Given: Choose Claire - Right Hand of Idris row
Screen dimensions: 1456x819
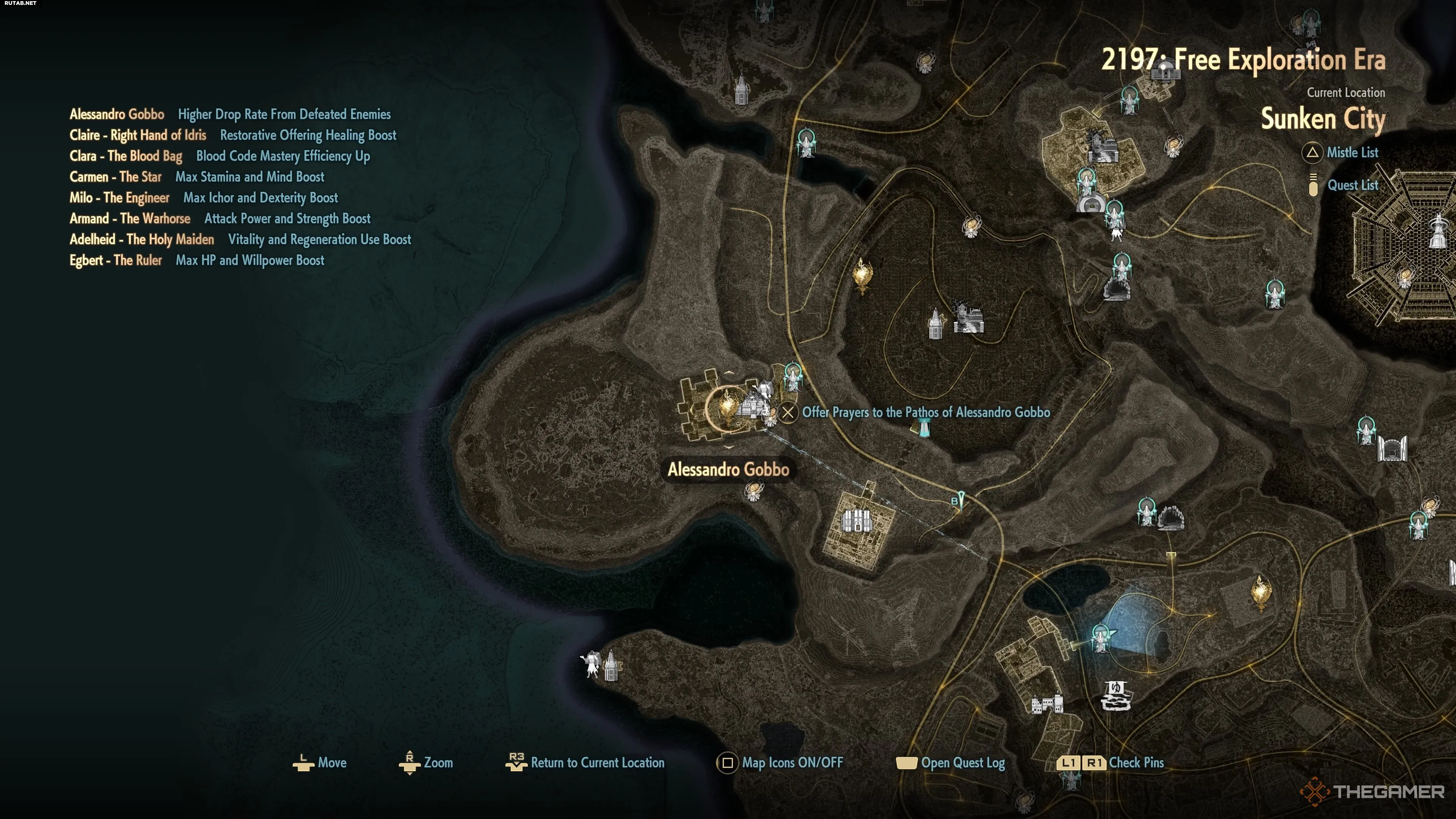Looking at the screenshot, I should 138,135.
